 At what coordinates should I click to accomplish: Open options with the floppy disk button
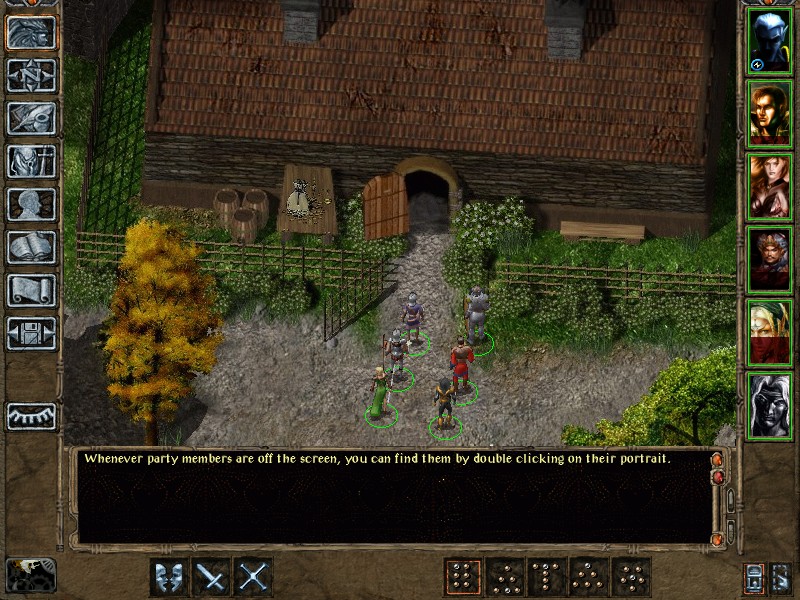[x=32, y=333]
